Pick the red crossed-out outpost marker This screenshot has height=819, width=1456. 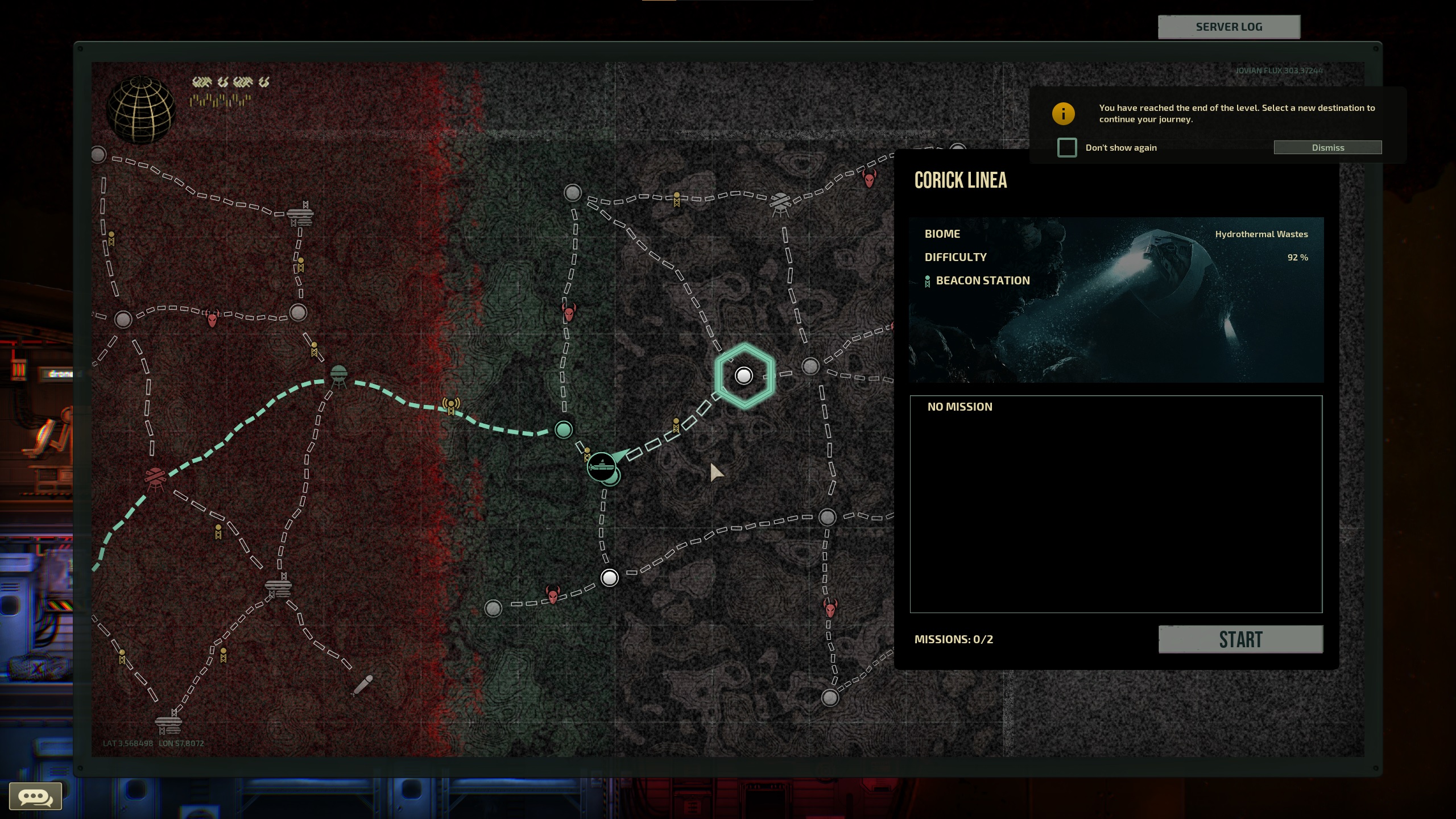point(155,478)
